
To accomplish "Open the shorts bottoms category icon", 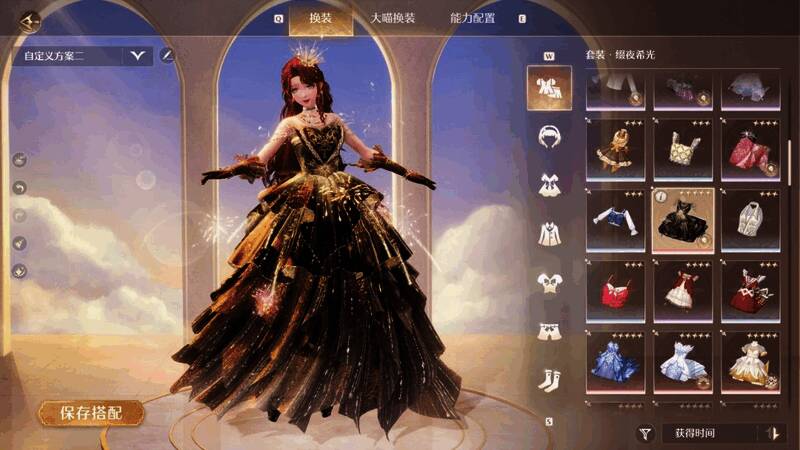I will click(x=549, y=330).
